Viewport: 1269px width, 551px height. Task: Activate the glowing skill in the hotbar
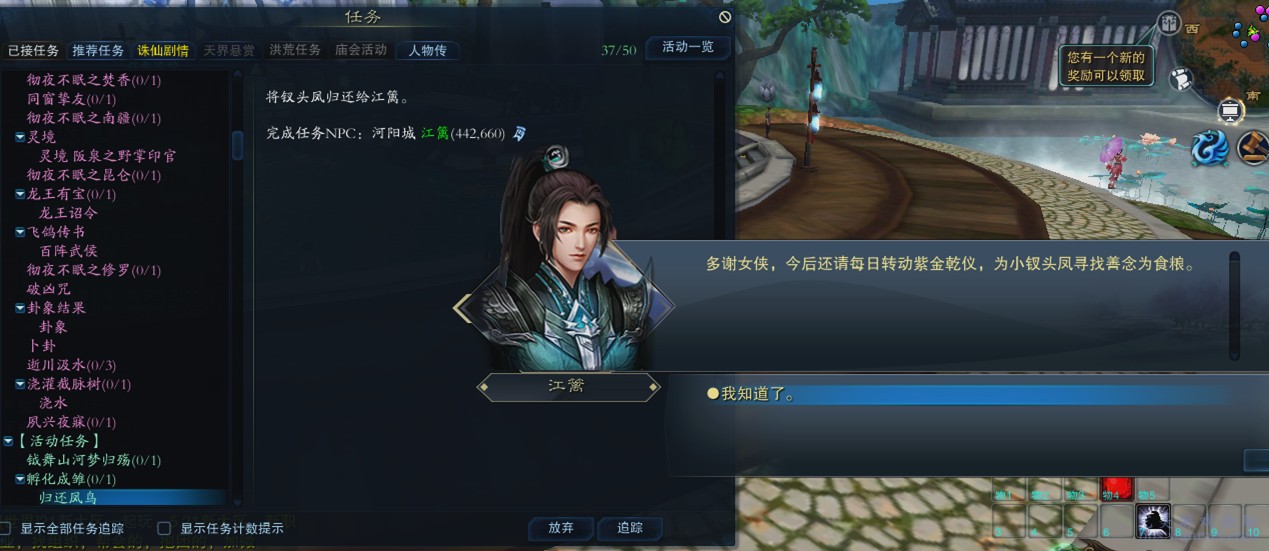(x=1153, y=520)
